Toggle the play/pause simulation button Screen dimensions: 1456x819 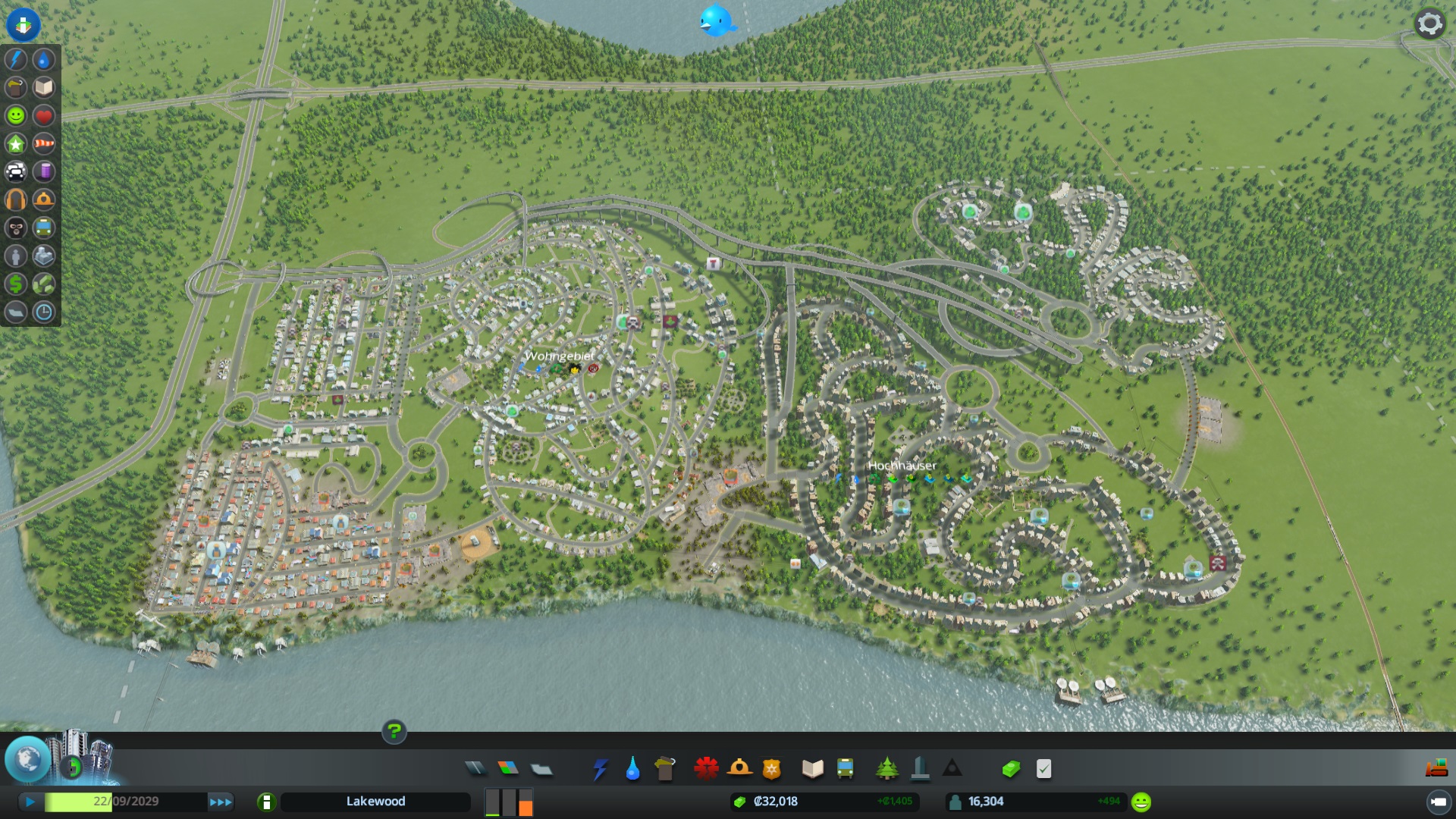click(x=30, y=802)
